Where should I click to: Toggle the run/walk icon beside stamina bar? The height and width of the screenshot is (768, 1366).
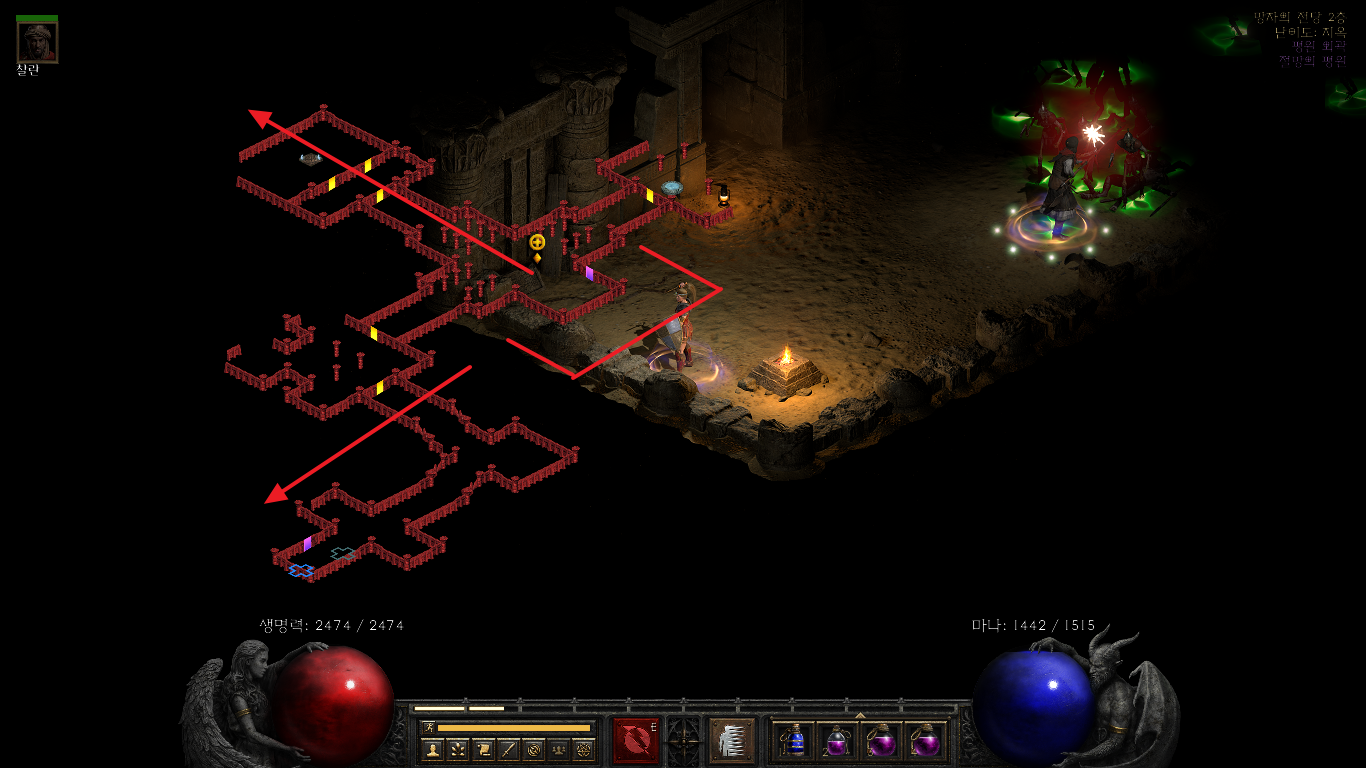[429, 727]
